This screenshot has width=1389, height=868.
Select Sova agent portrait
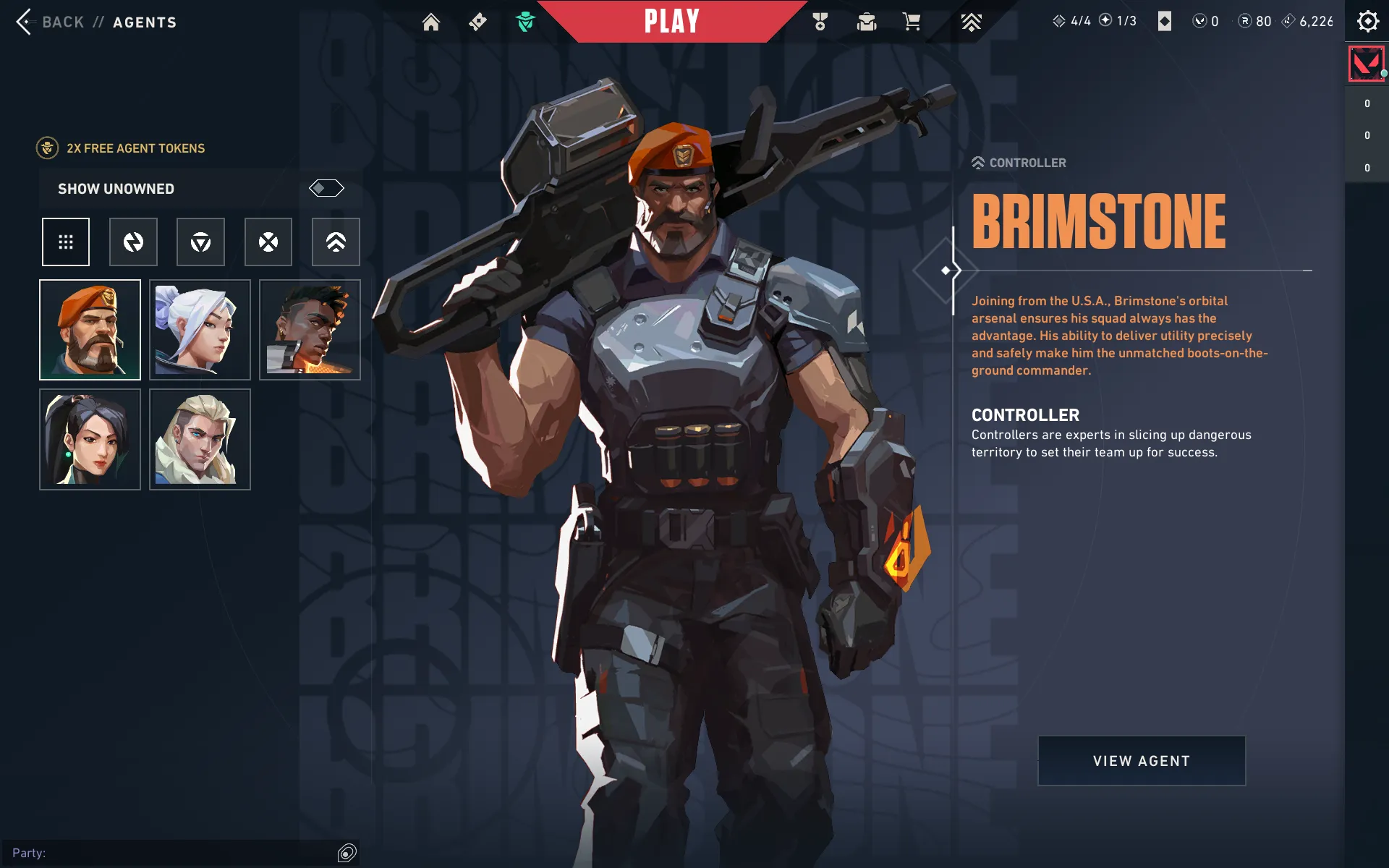(x=200, y=440)
